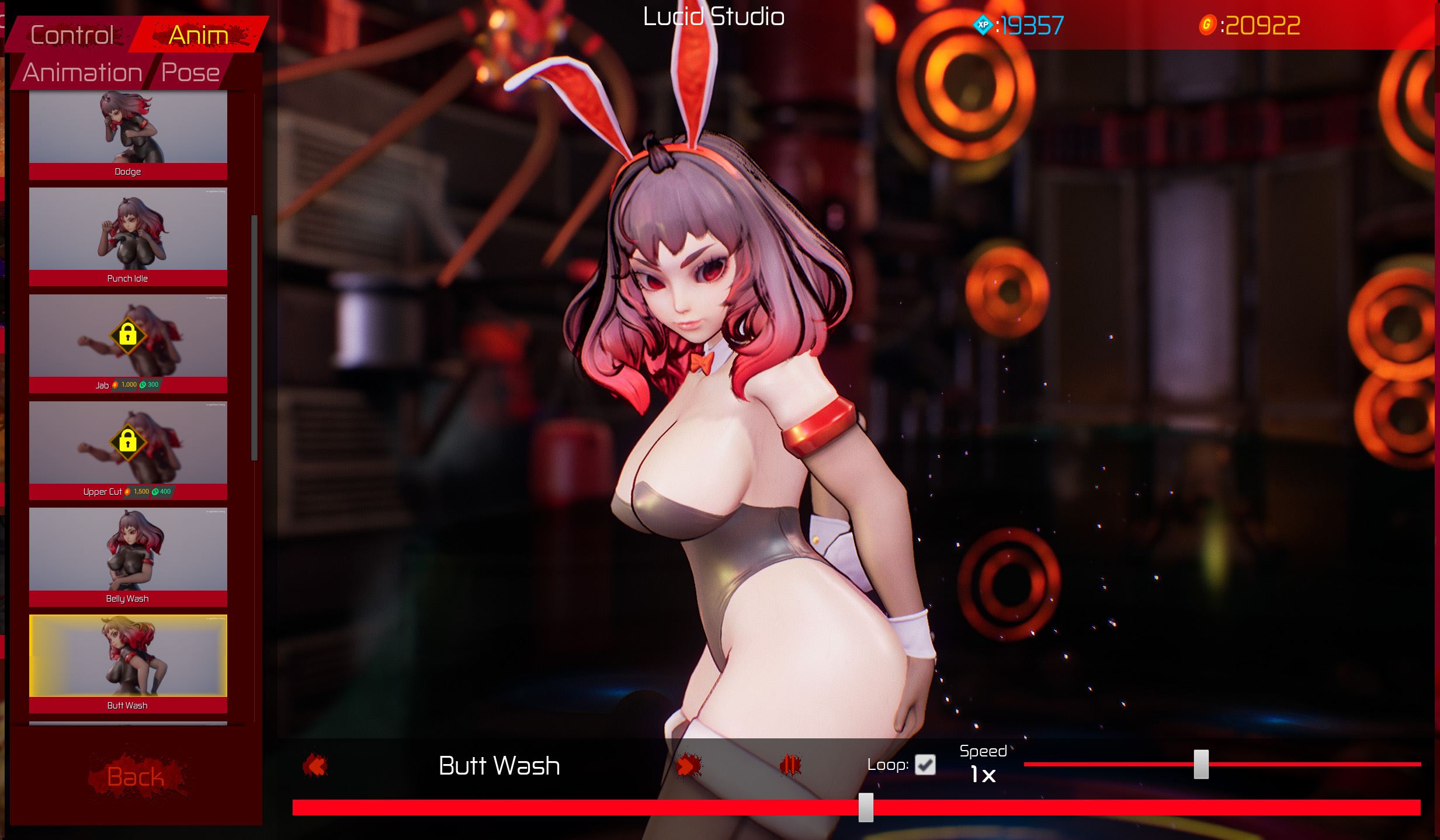Go back with the Back button

click(136, 776)
